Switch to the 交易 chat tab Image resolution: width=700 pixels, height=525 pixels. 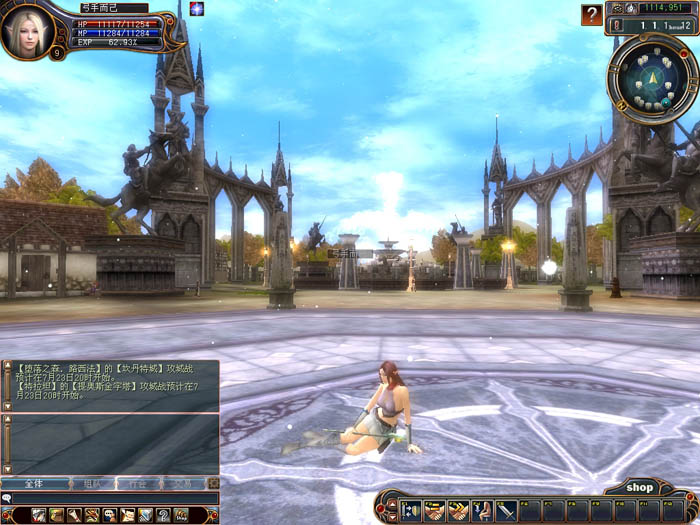[184, 483]
